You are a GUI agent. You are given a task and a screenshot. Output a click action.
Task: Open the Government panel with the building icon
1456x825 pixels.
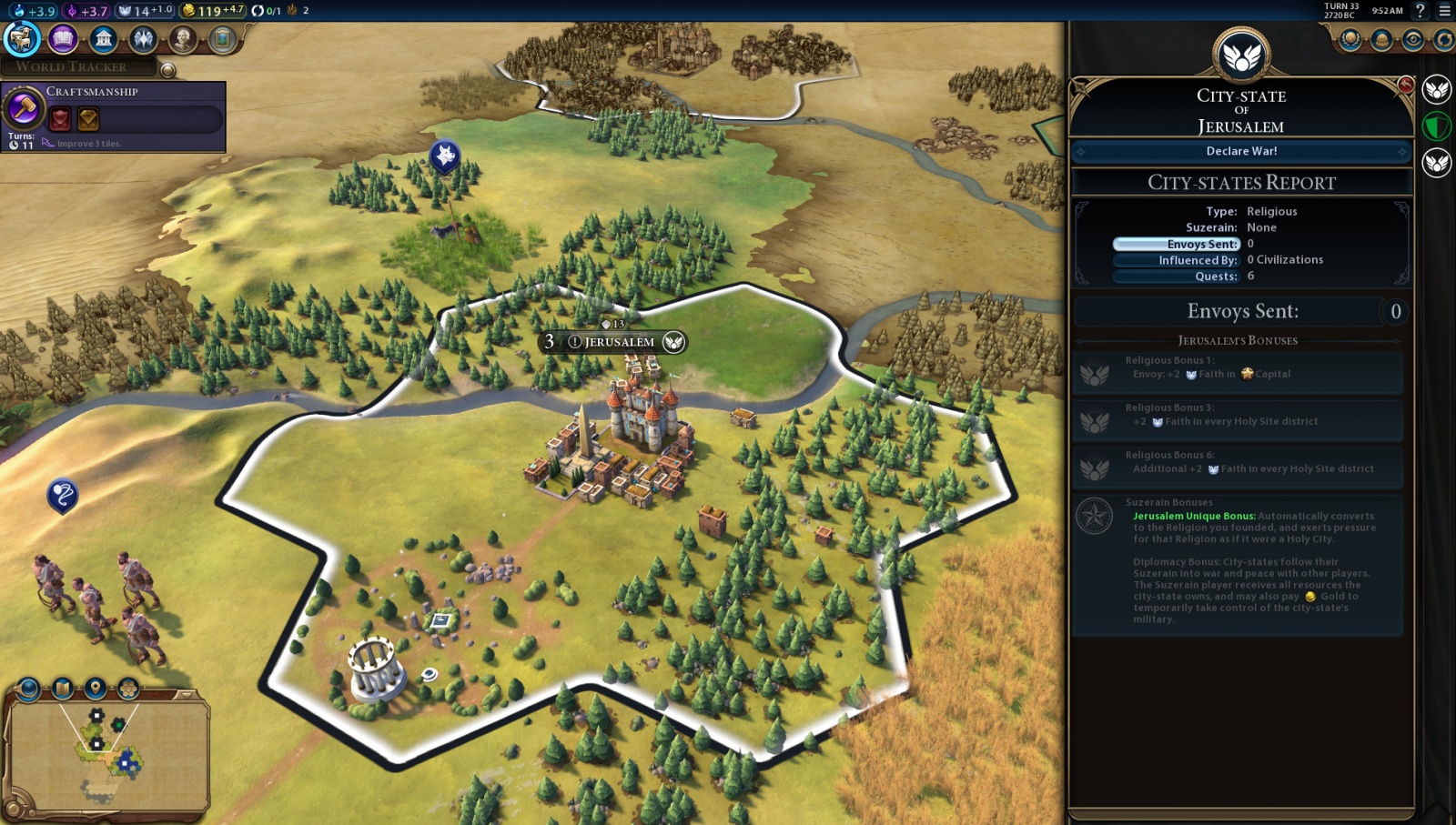pos(103,40)
